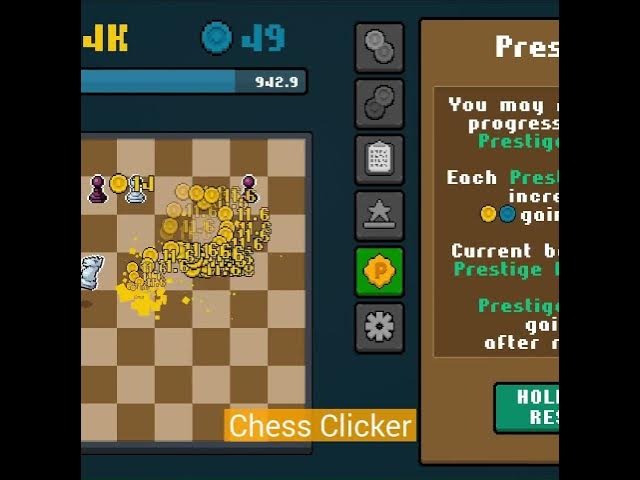Select the topmost filled coins tab
This screenshot has width=640, height=480.
380,47
